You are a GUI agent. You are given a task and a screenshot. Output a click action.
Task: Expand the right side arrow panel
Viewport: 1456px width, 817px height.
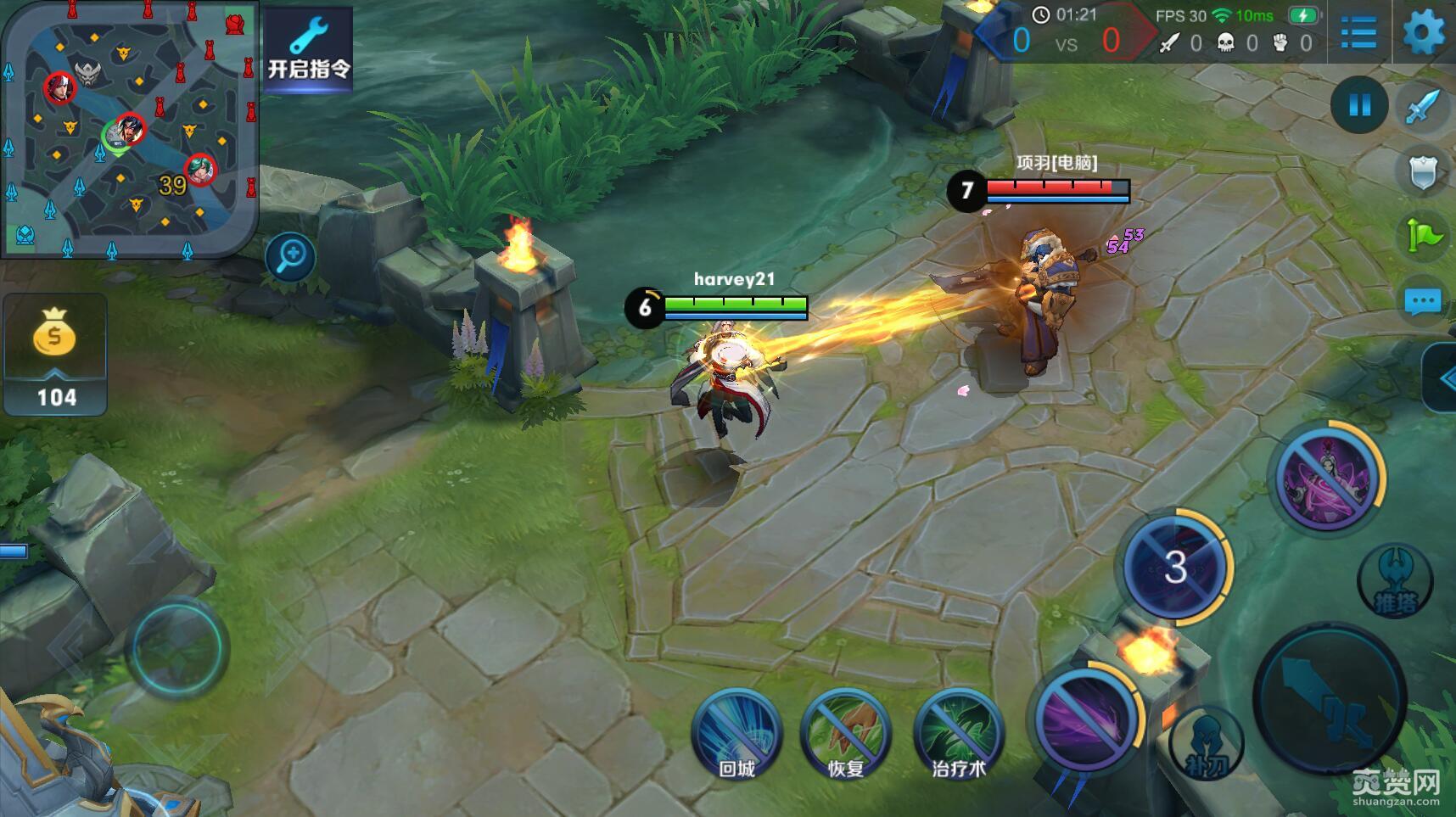pos(1442,378)
